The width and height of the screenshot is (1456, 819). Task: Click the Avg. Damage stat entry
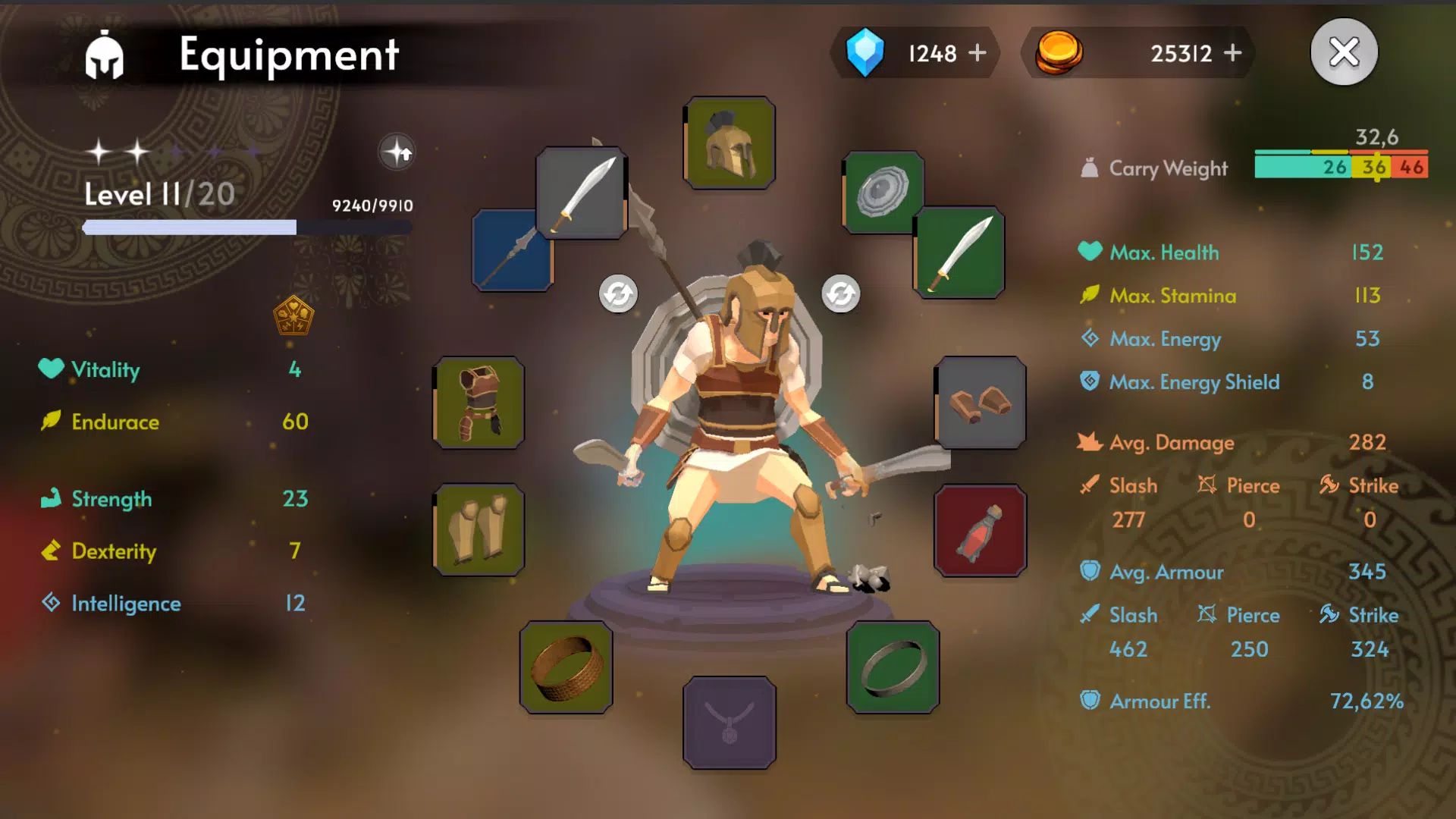coord(1171,442)
